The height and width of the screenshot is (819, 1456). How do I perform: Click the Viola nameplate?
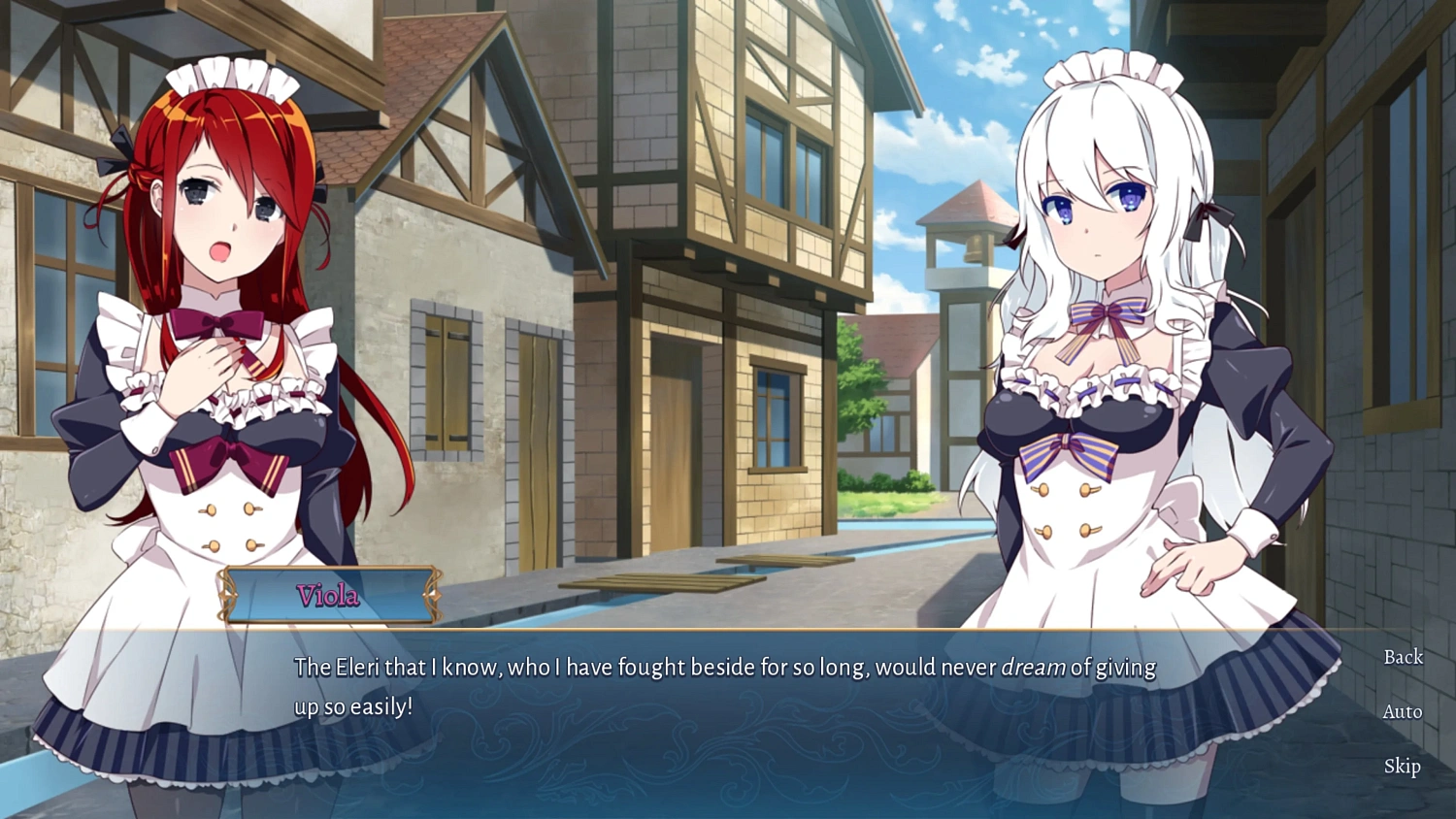328,597
